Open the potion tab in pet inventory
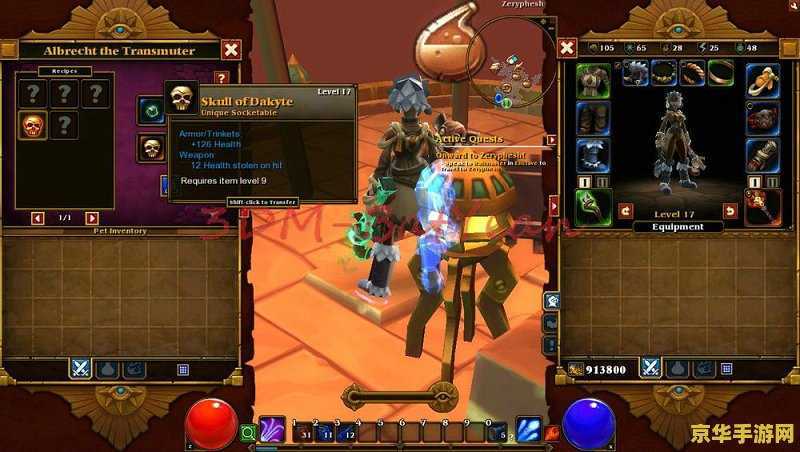The width and height of the screenshot is (800, 452). (107, 368)
